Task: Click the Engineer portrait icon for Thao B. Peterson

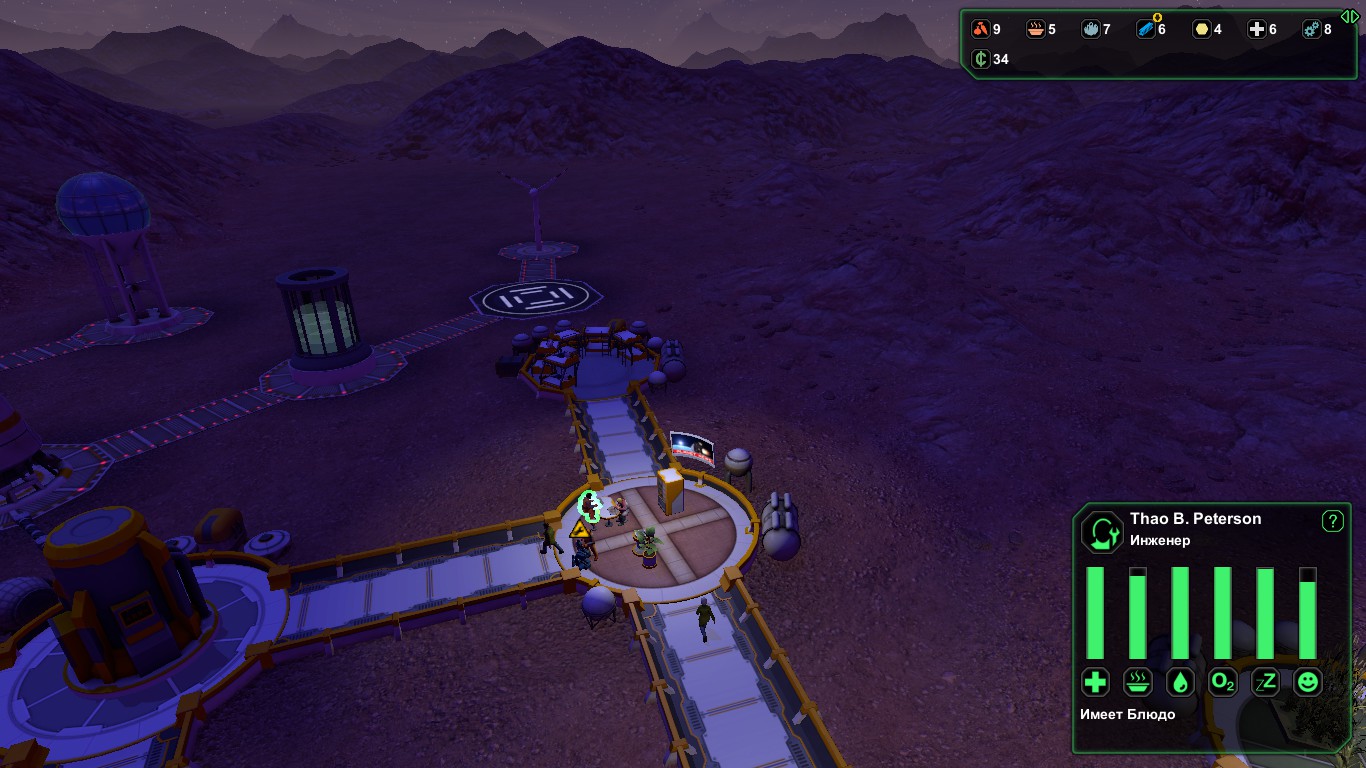Action: (x=1101, y=532)
